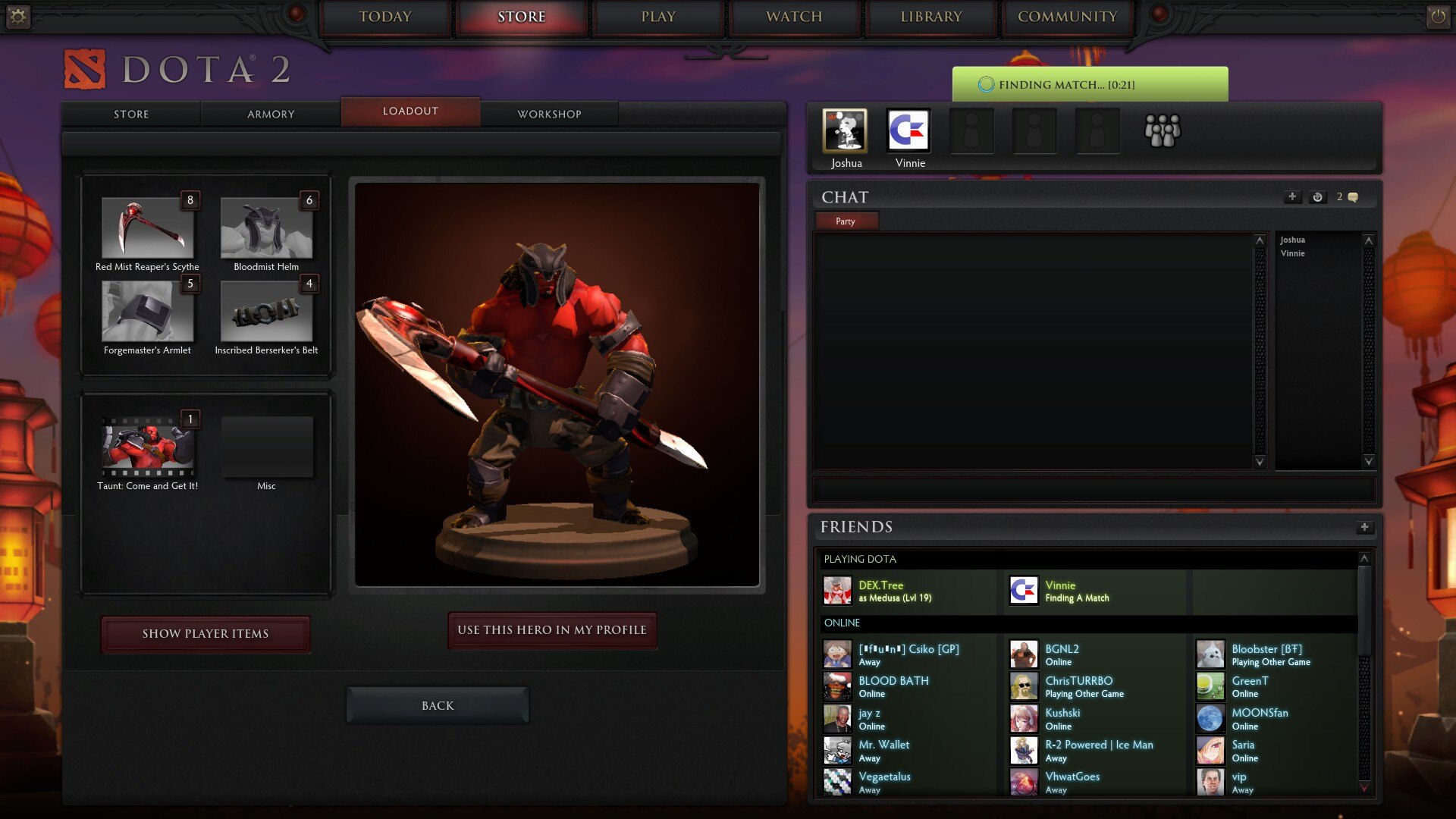Switch to the Library menu
Image resolution: width=1456 pixels, height=819 pixels.
pyautogui.click(x=931, y=17)
